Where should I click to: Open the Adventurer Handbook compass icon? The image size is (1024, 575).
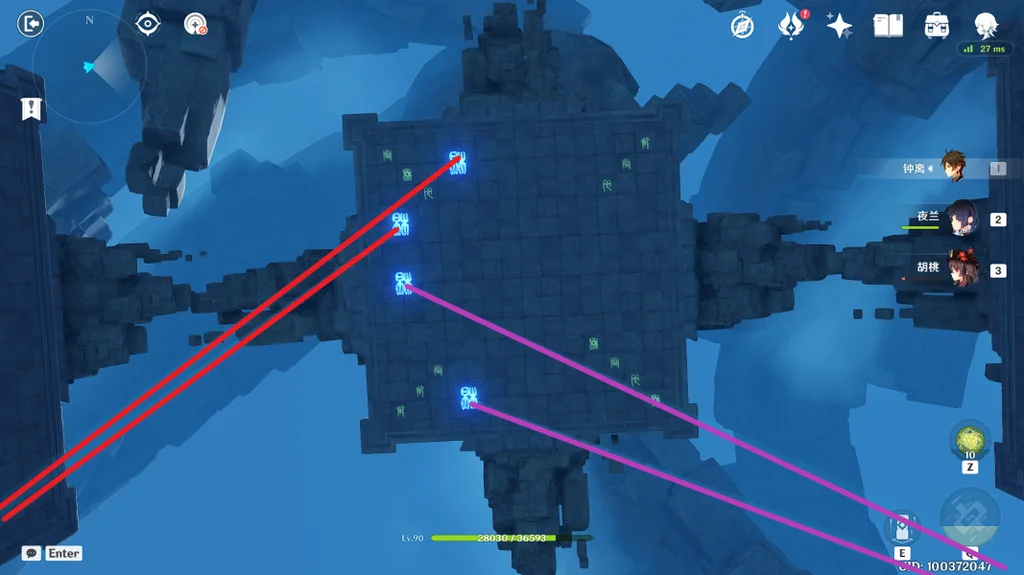[742, 26]
